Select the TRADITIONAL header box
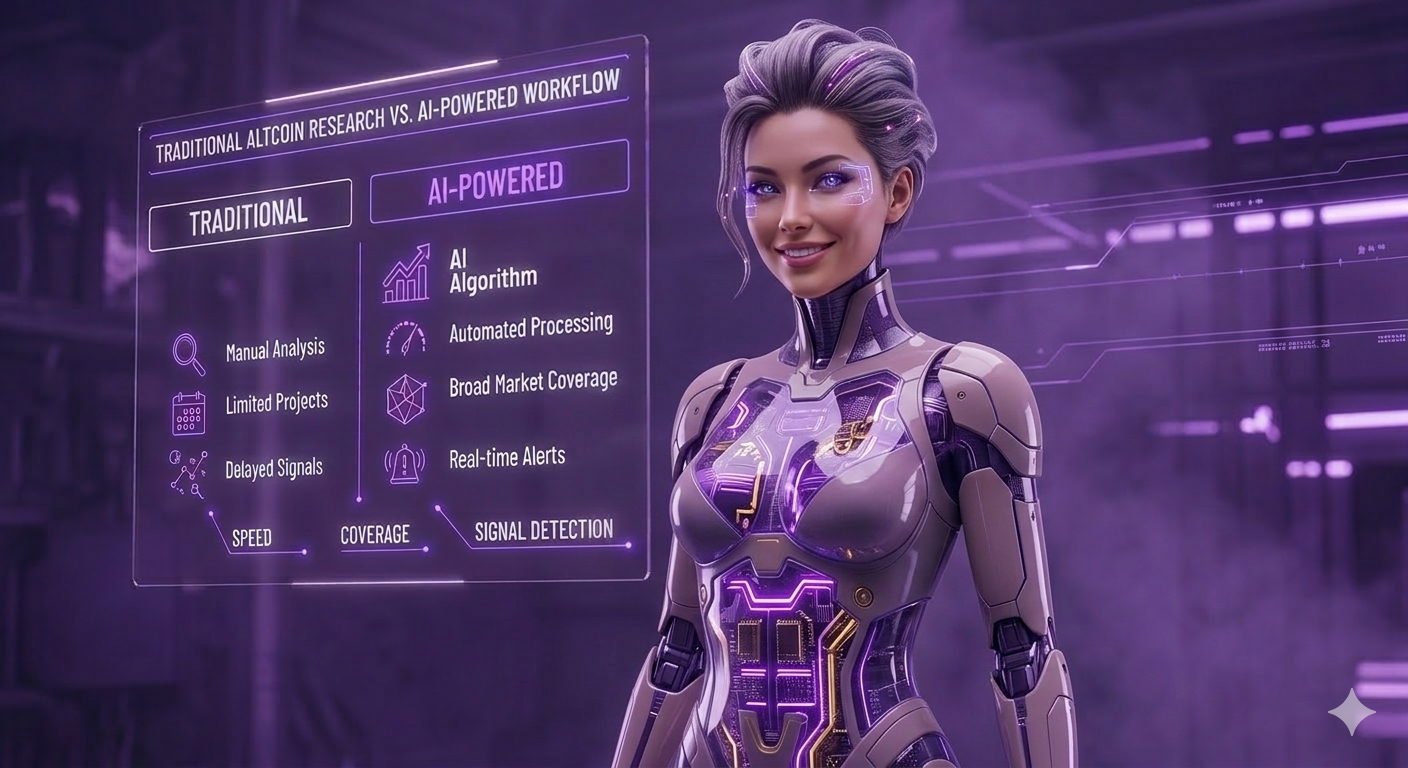Viewport: 1408px width, 768px height. click(x=249, y=214)
